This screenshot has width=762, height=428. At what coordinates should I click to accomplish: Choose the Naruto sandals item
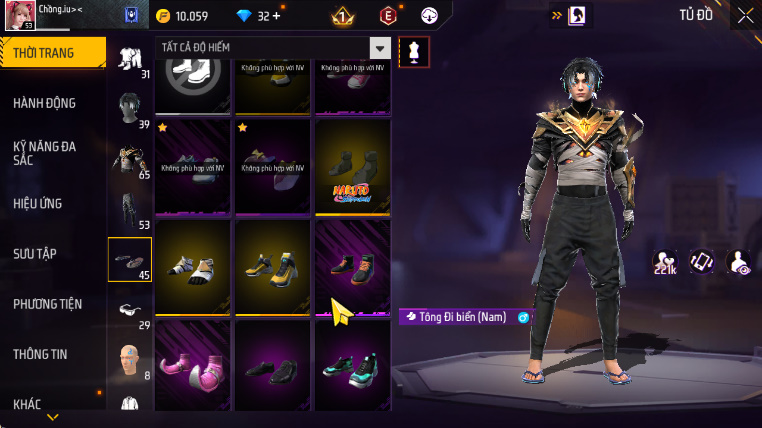point(353,166)
